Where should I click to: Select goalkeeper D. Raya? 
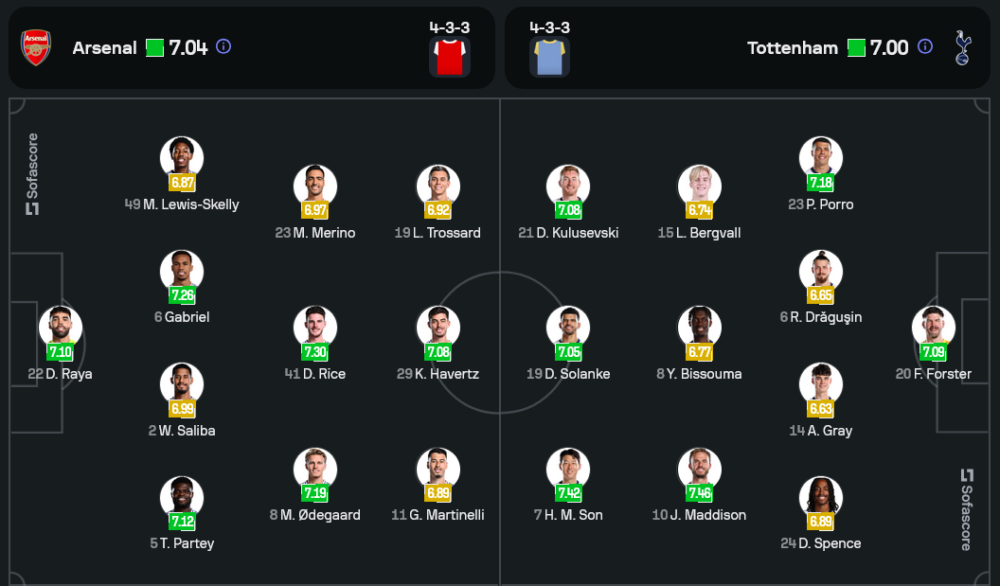(x=61, y=328)
